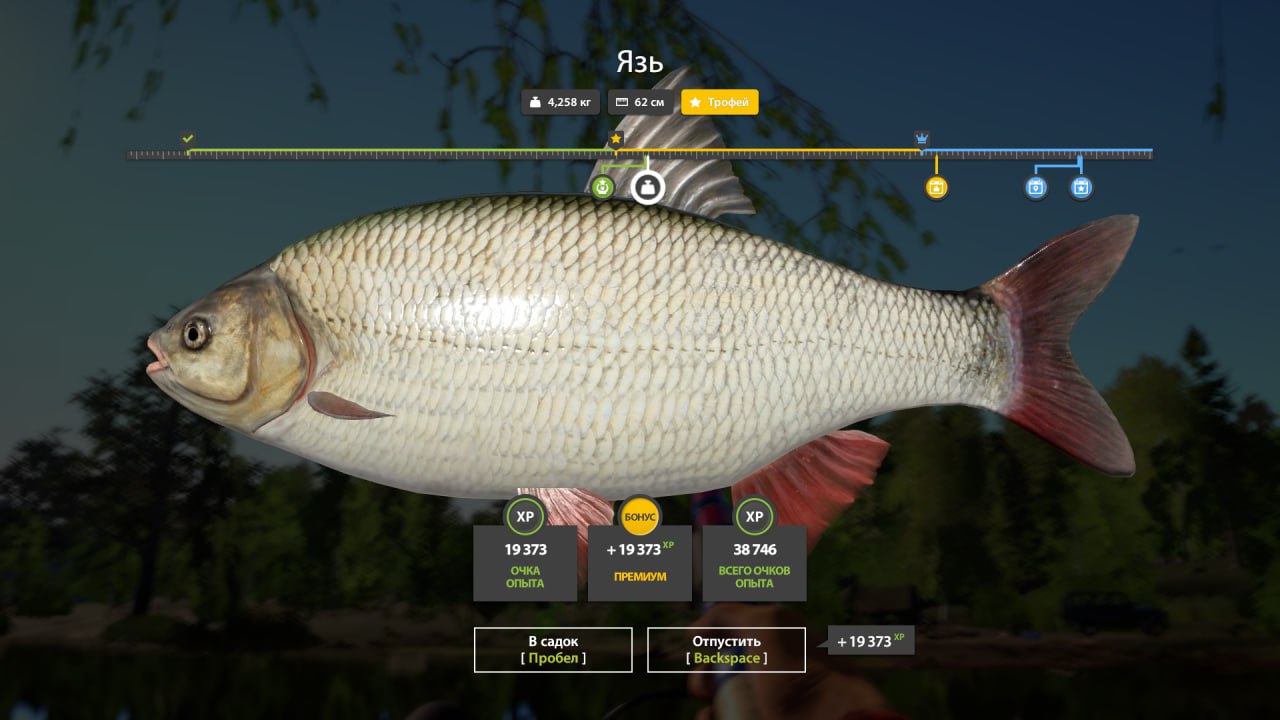
Task: Open the Премиум bonus XP tile
Action: pyautogui.click(x=639, y=562)
